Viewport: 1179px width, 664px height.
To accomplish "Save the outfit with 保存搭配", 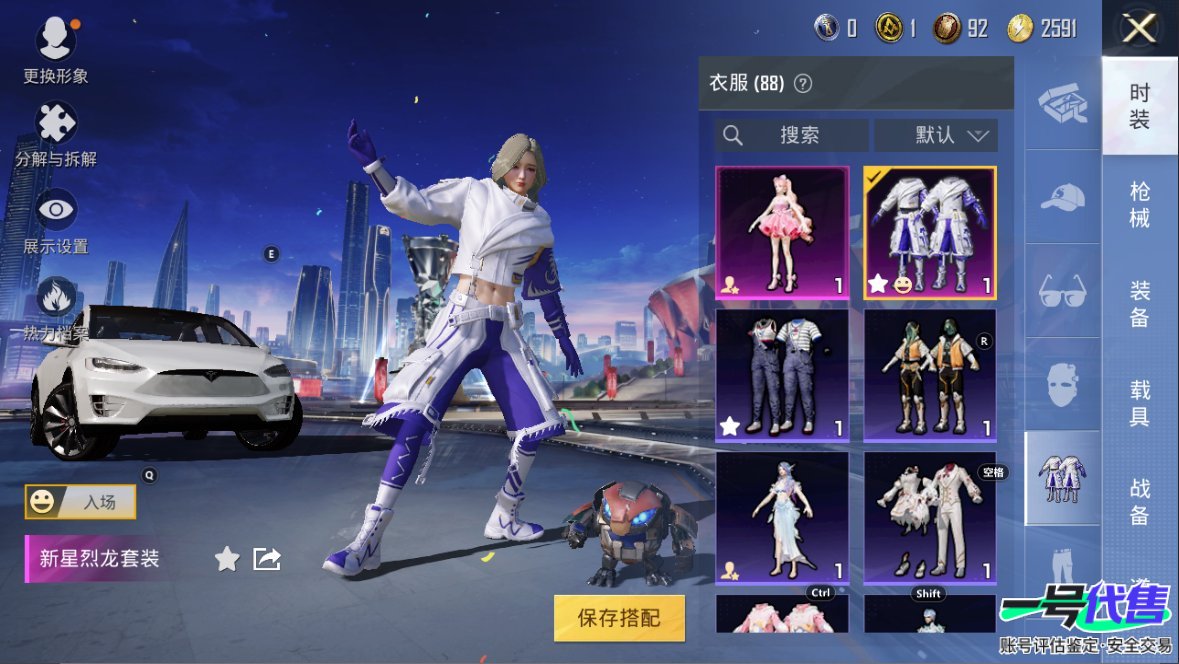I will tap(619, 618).
